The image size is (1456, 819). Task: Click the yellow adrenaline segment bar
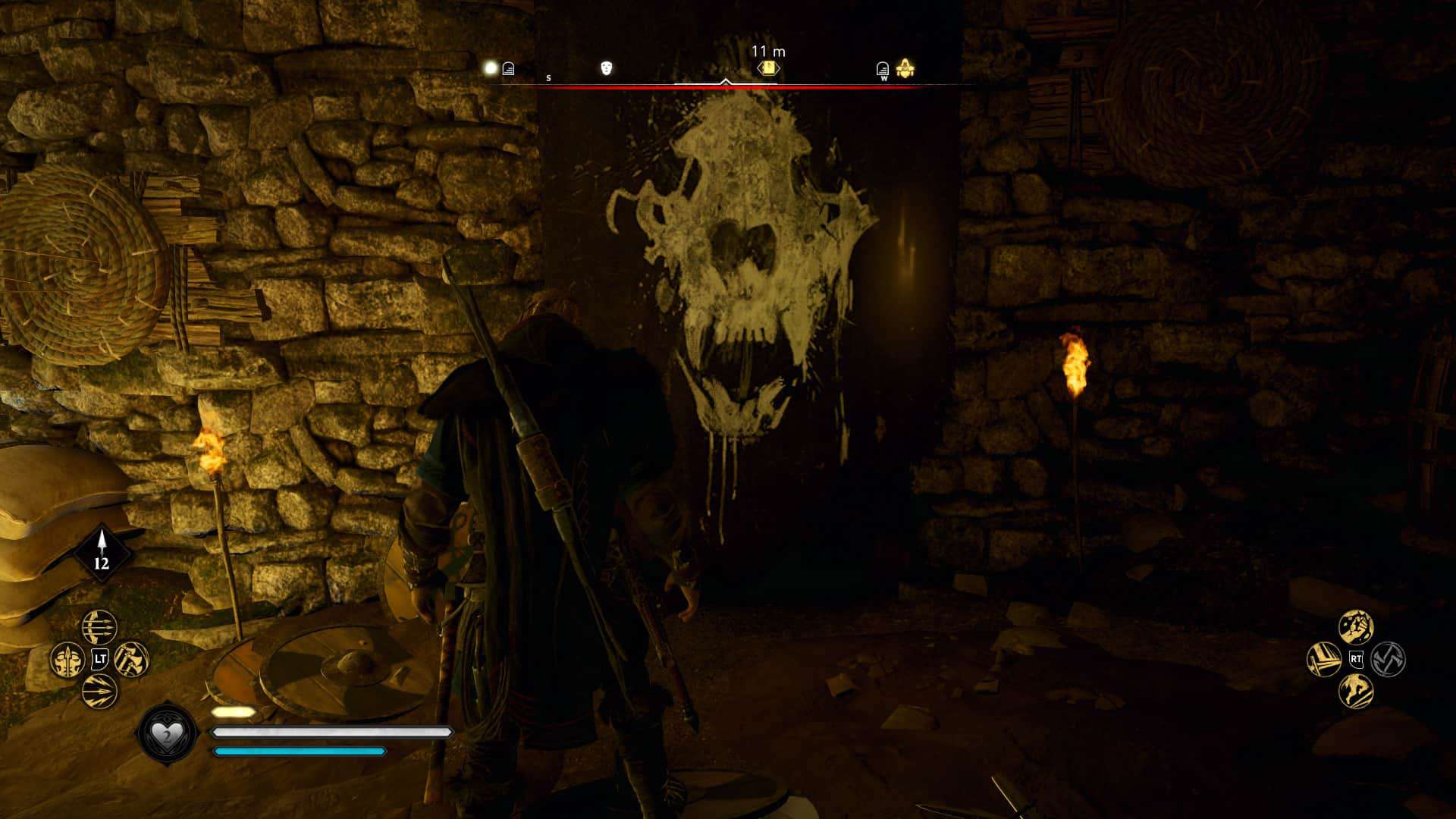click(x=234, y=711)
